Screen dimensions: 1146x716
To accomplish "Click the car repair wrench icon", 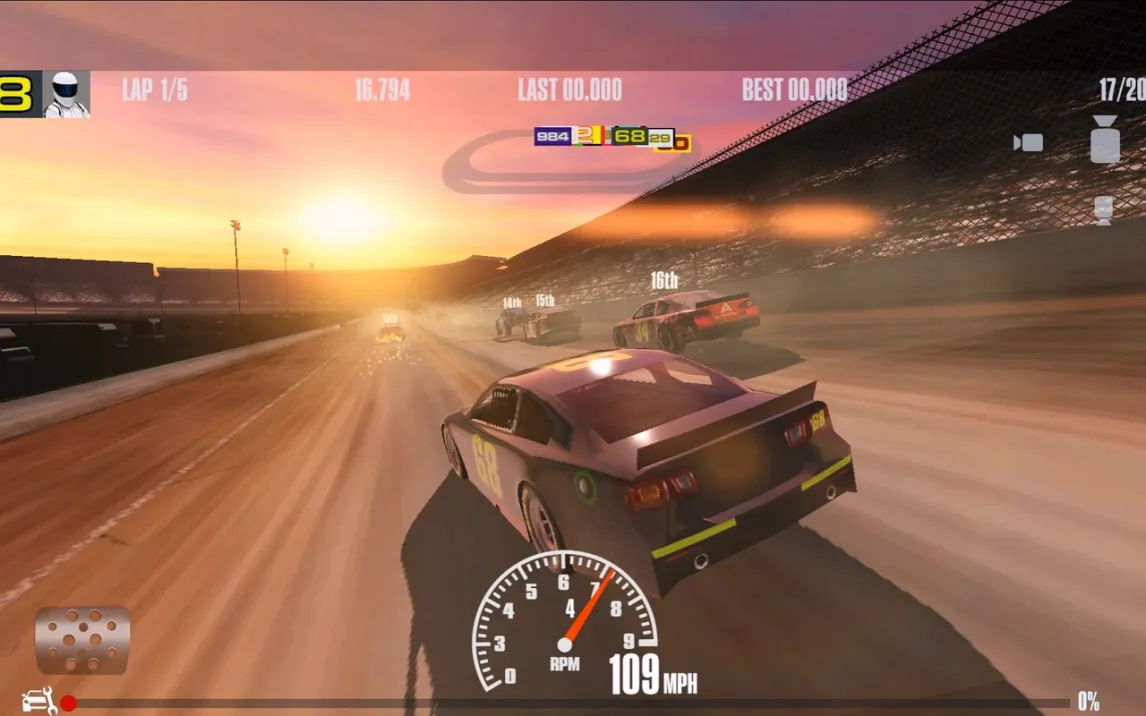I will (x=39, y=701).
